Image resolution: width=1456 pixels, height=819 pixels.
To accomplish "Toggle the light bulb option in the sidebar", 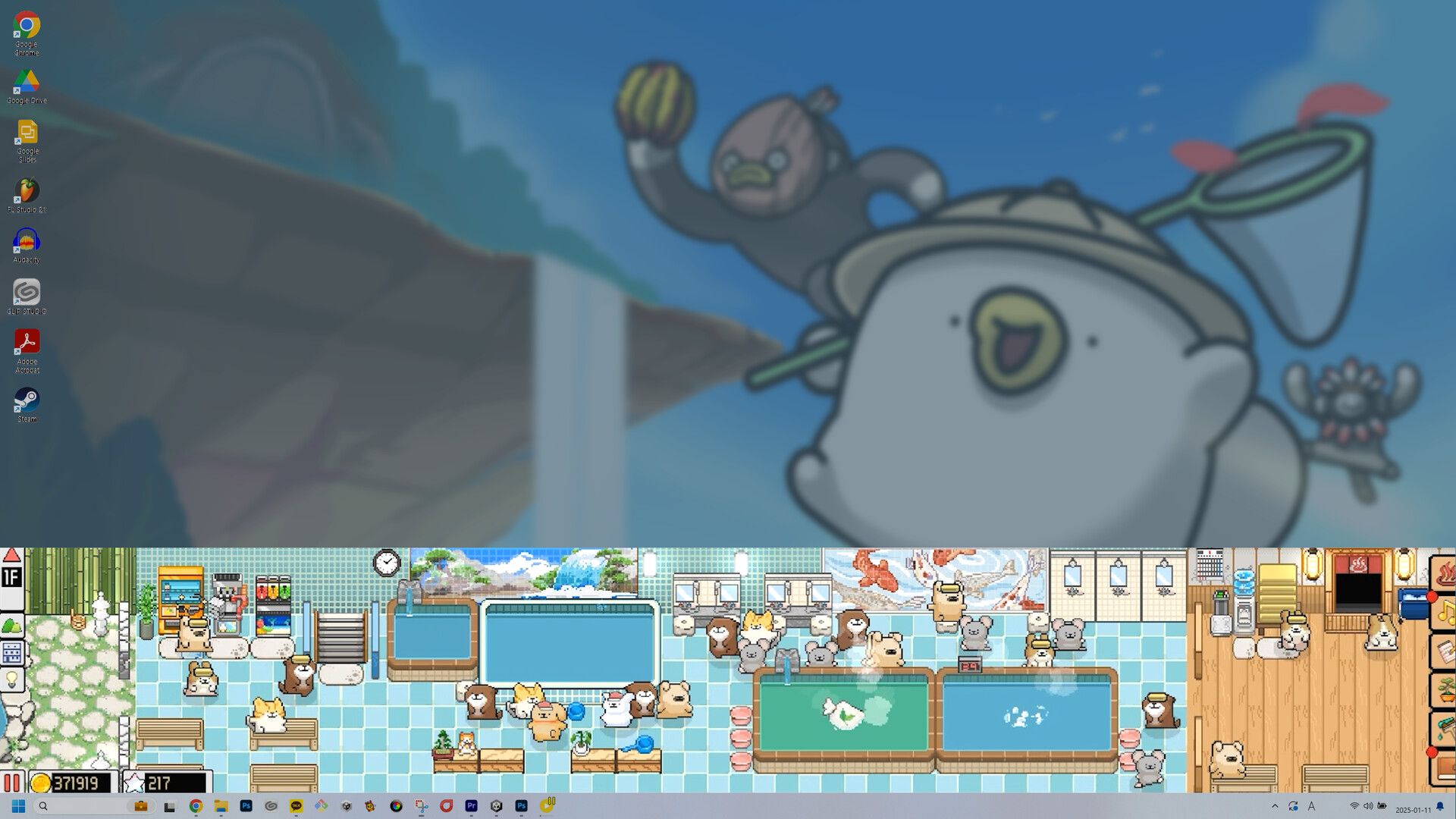I will 11,677.
